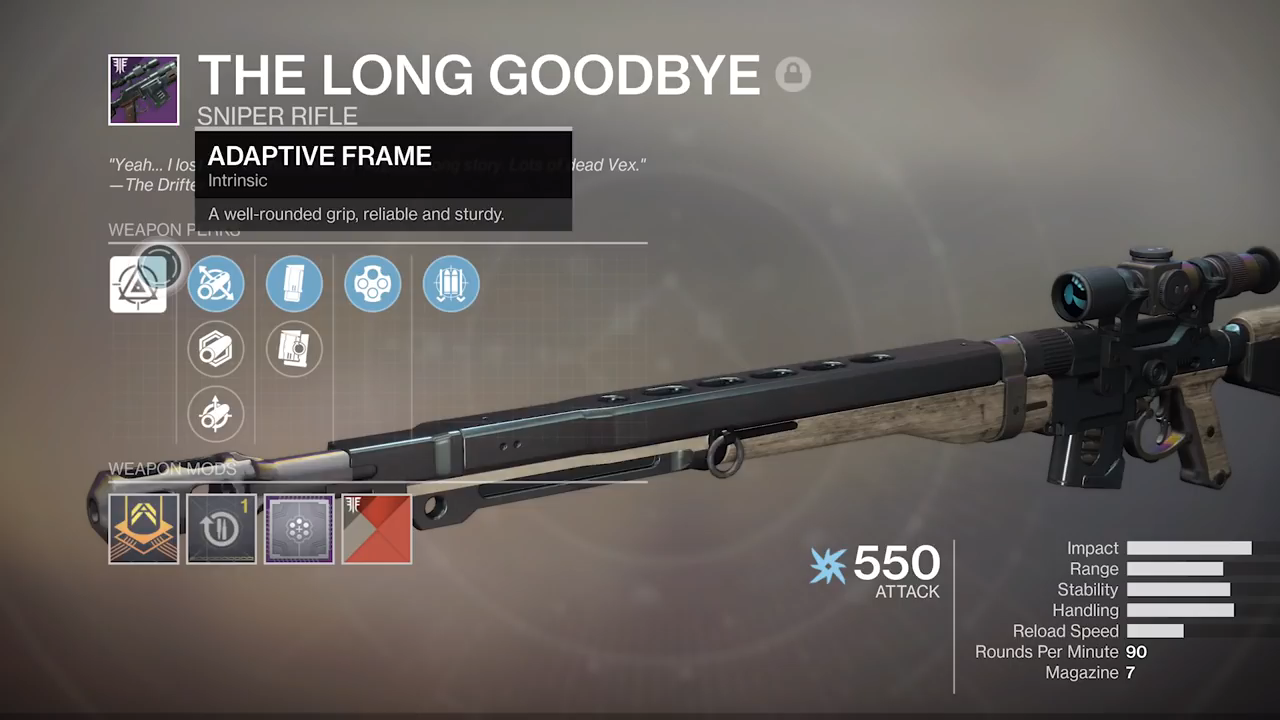This screenshot has height=720, width=1280.
Task: Choose the unselected magazine perk below
Action: [294, 349]
